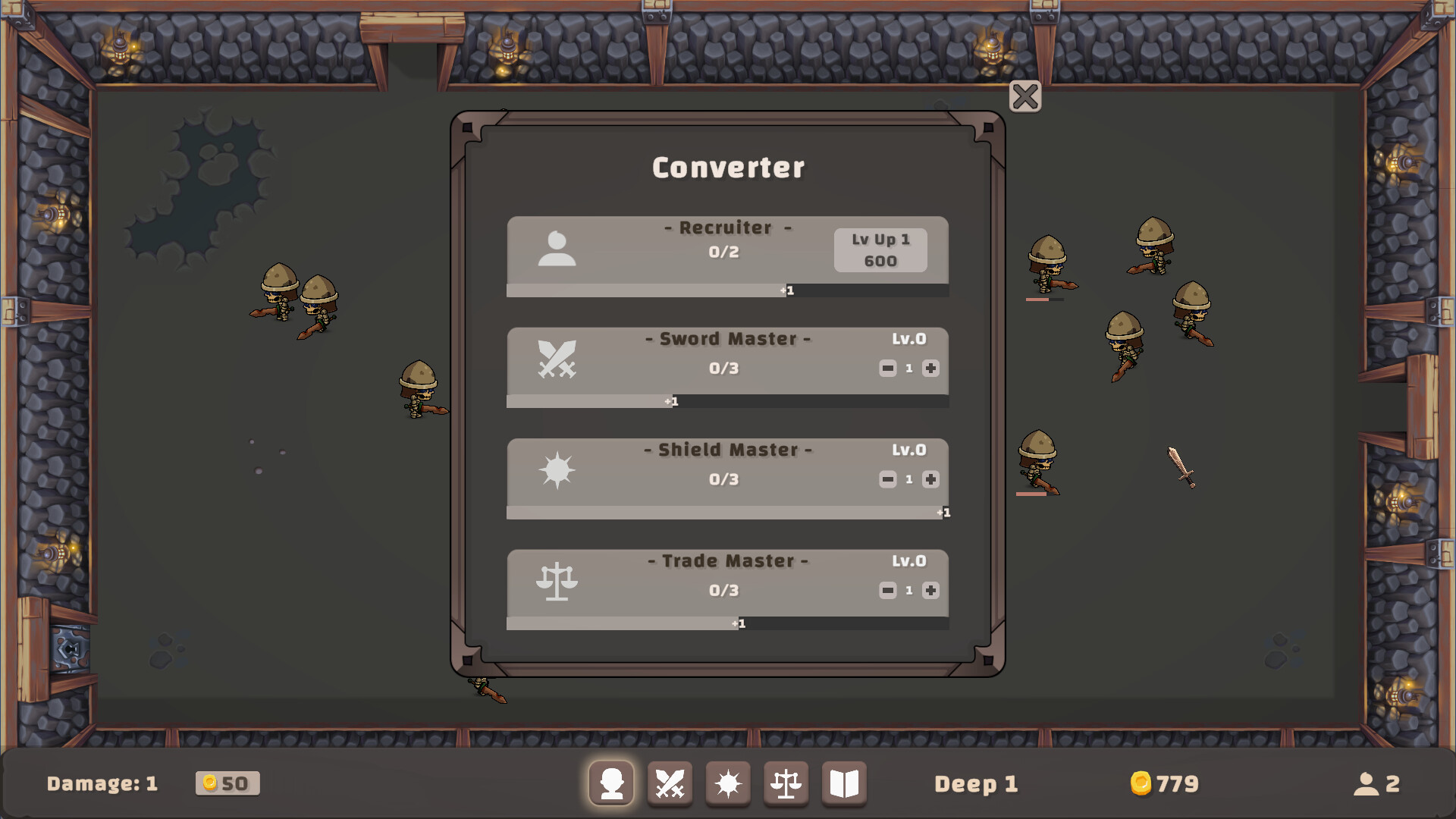Viewport: 1456px width, 819px height.
Task: Select the Sword Master crossed-swords toolbar icon
Action: click(670, 783)
